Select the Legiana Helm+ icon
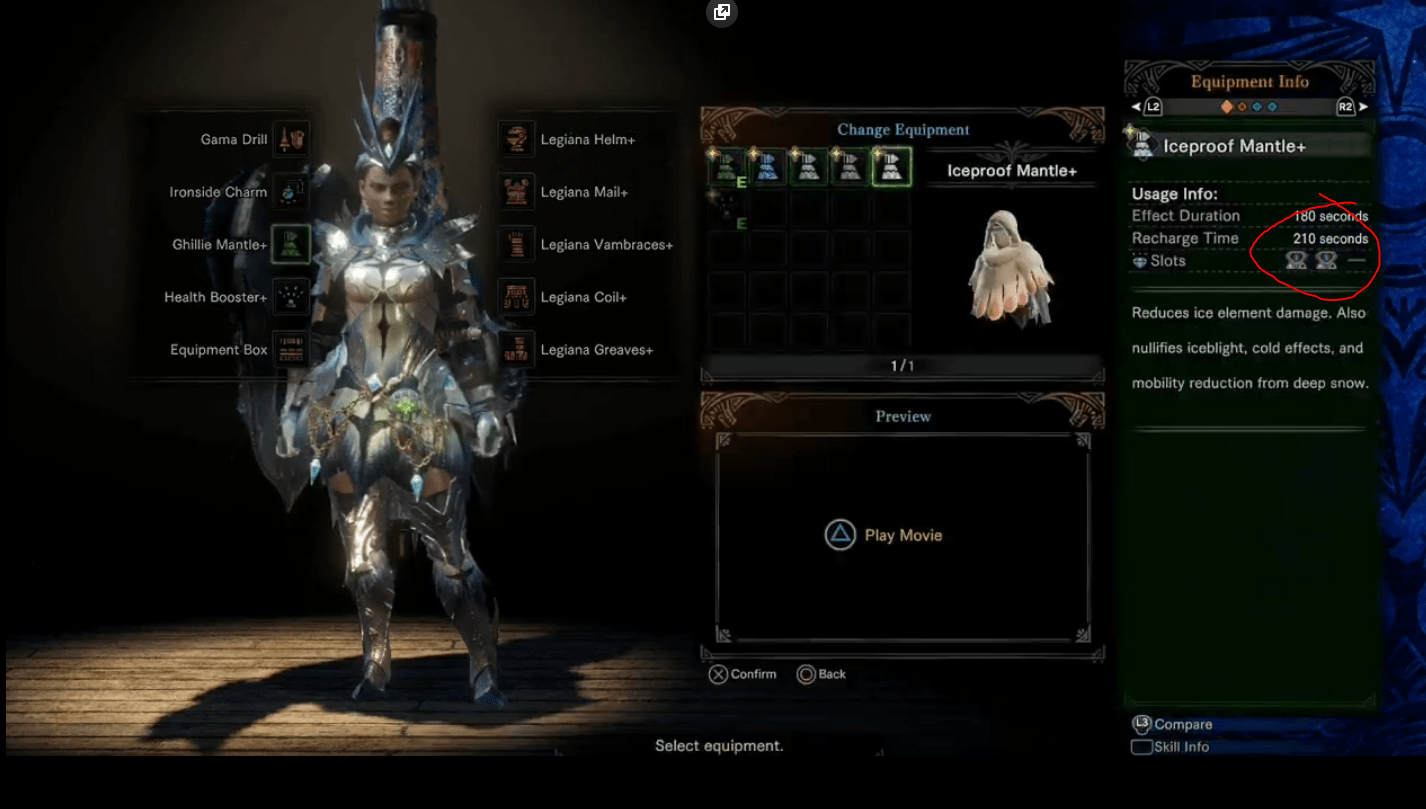 tap(516, 139)
